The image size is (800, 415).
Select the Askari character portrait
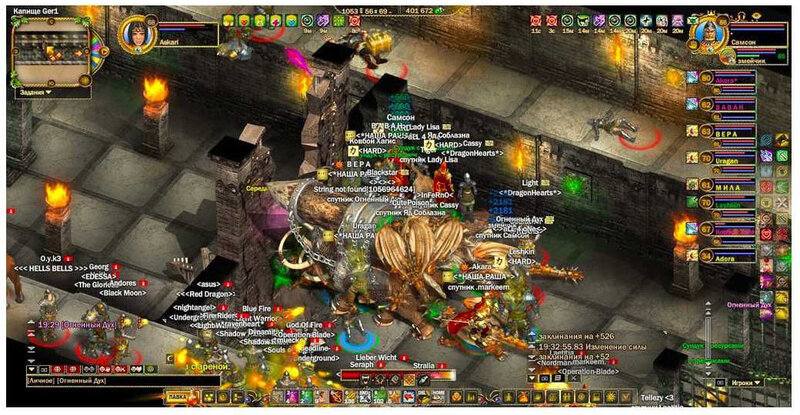click(135, 34)
